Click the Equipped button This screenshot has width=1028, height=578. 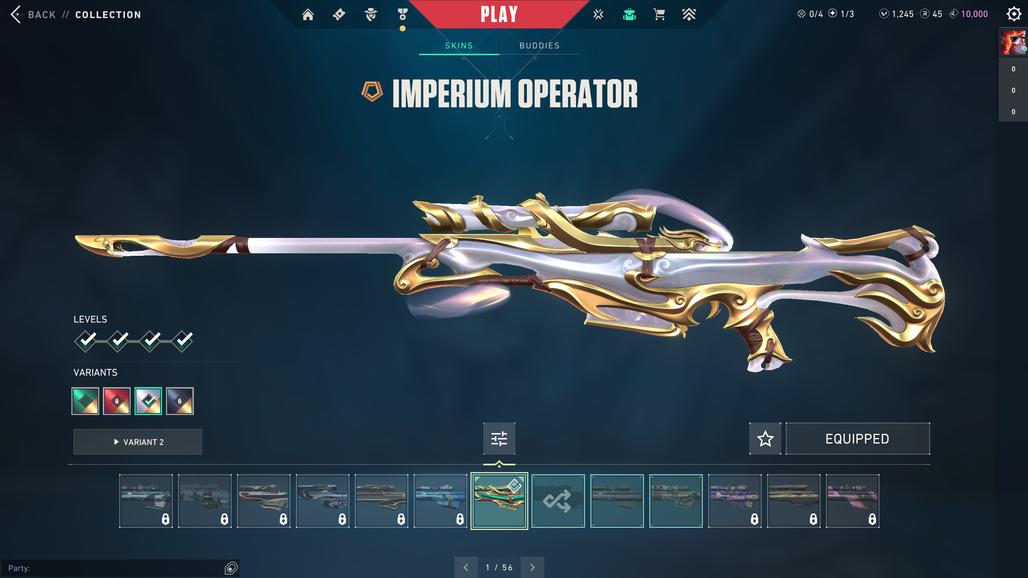[x=857, y=439]
